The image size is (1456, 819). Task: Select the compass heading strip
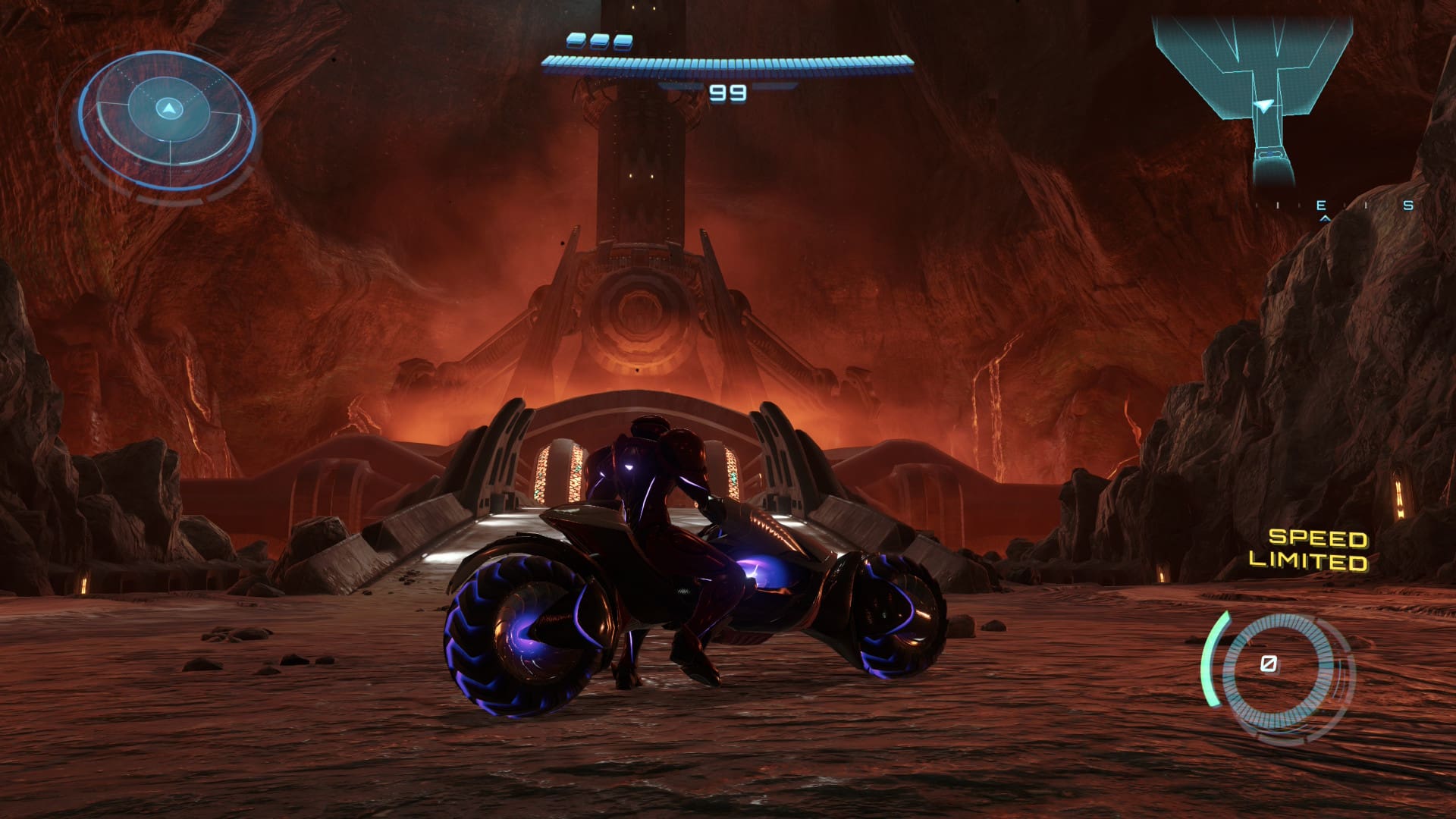pyautogui.click(x=1333, y=206)
